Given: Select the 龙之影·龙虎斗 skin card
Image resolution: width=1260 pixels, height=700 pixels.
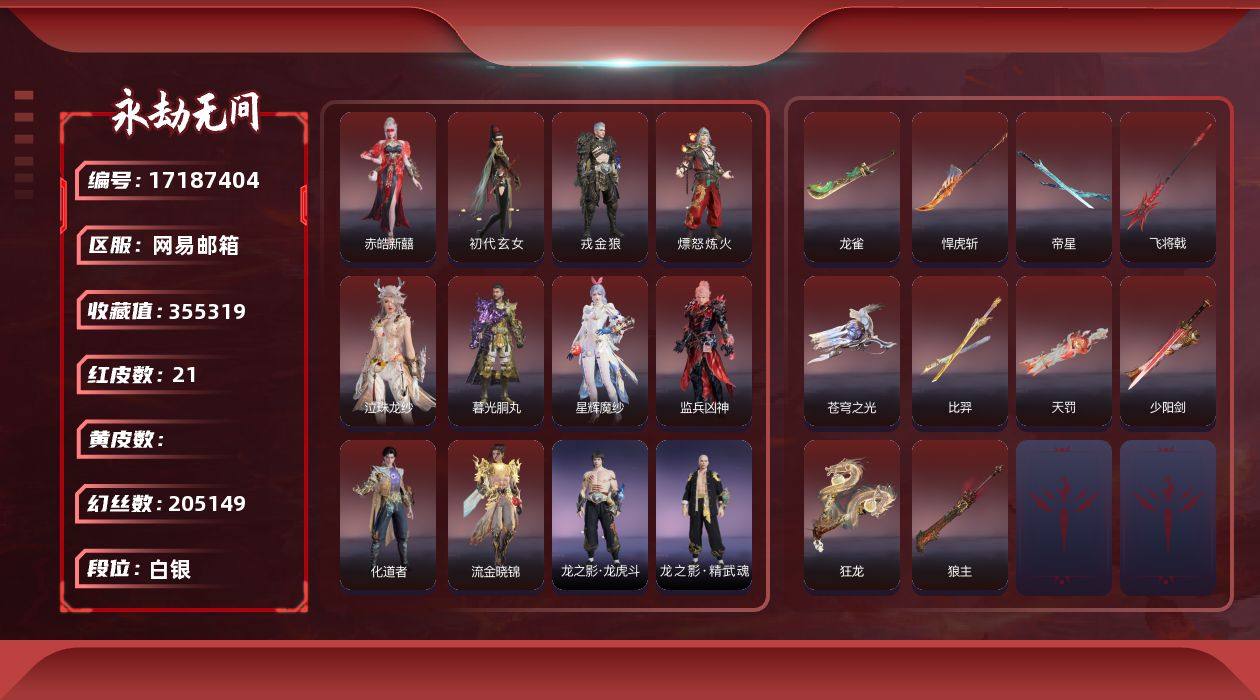Looking at the screenshot, I should [x=600, y=515].
